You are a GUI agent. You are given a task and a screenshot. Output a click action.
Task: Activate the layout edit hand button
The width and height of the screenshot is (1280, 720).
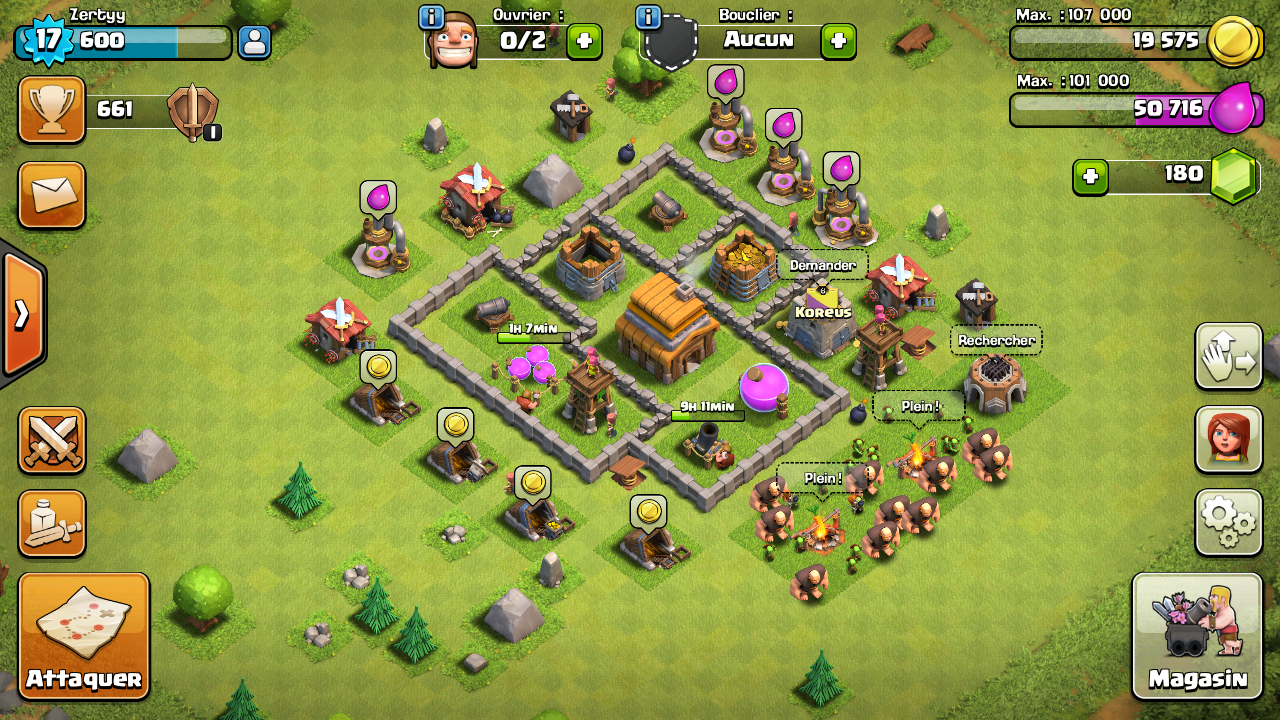click(1228, 356)
